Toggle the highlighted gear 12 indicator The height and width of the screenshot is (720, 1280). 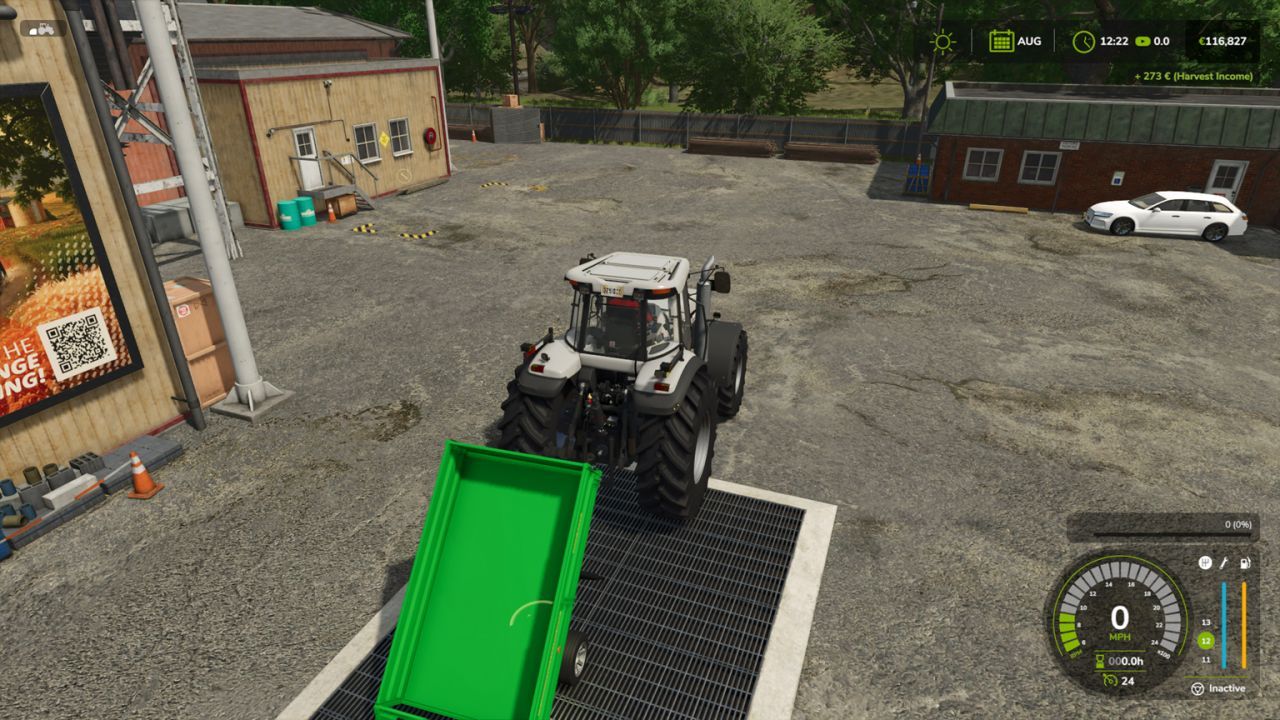(1205, 640)
